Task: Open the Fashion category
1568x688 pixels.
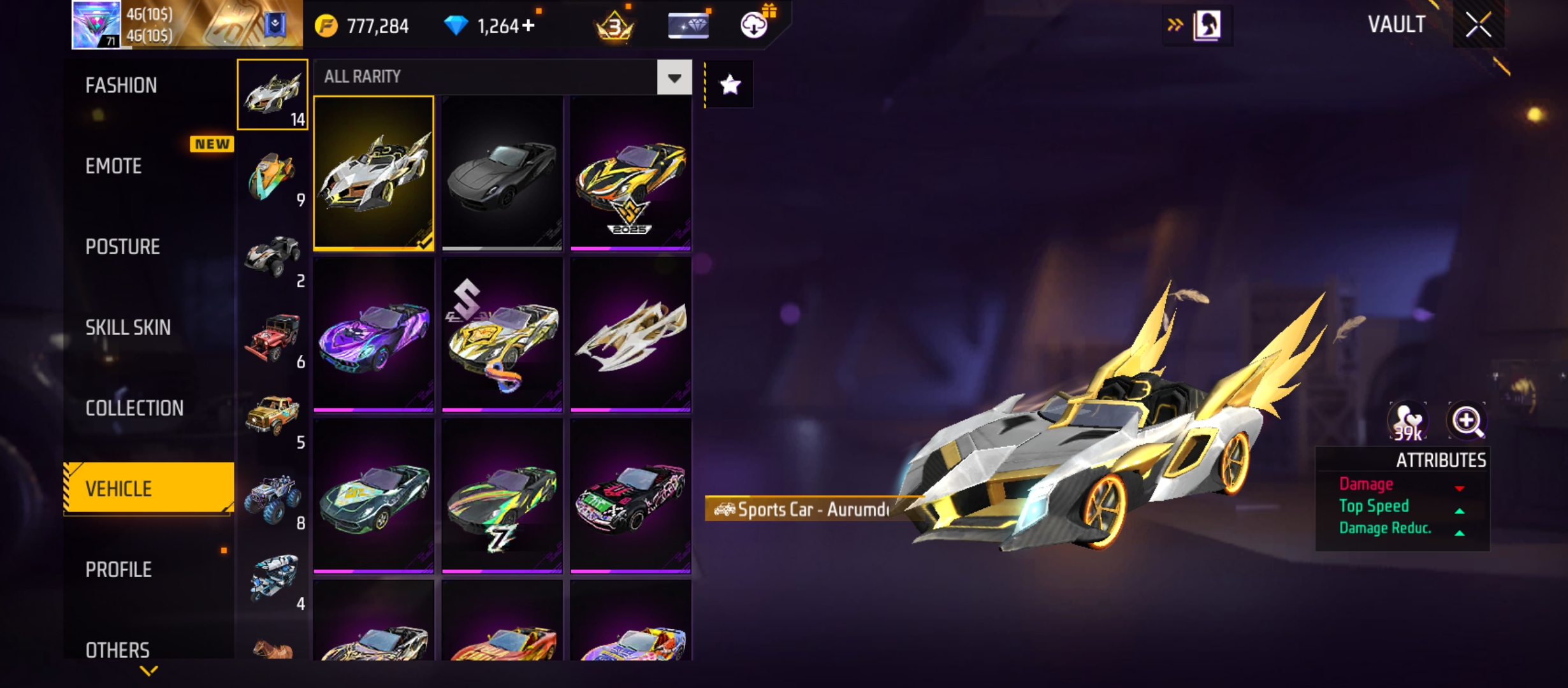Action: pyautogui.click(x=121, y=85)
